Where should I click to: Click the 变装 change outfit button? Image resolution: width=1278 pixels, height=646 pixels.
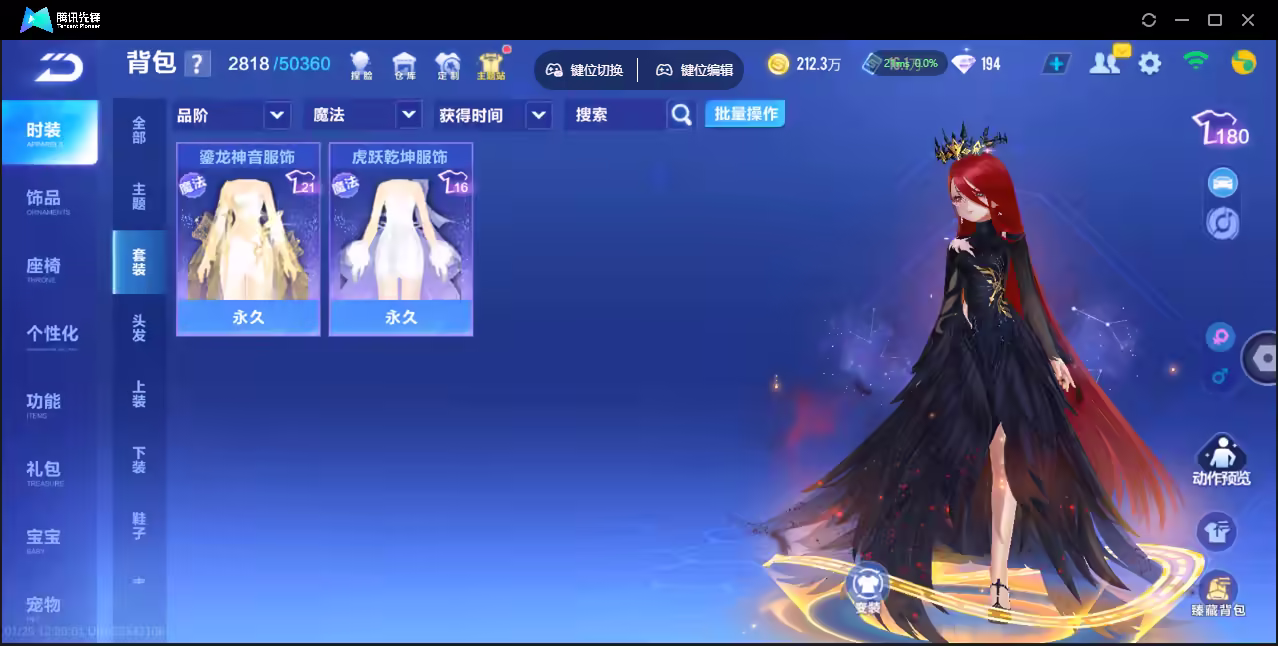click(867, 588)
